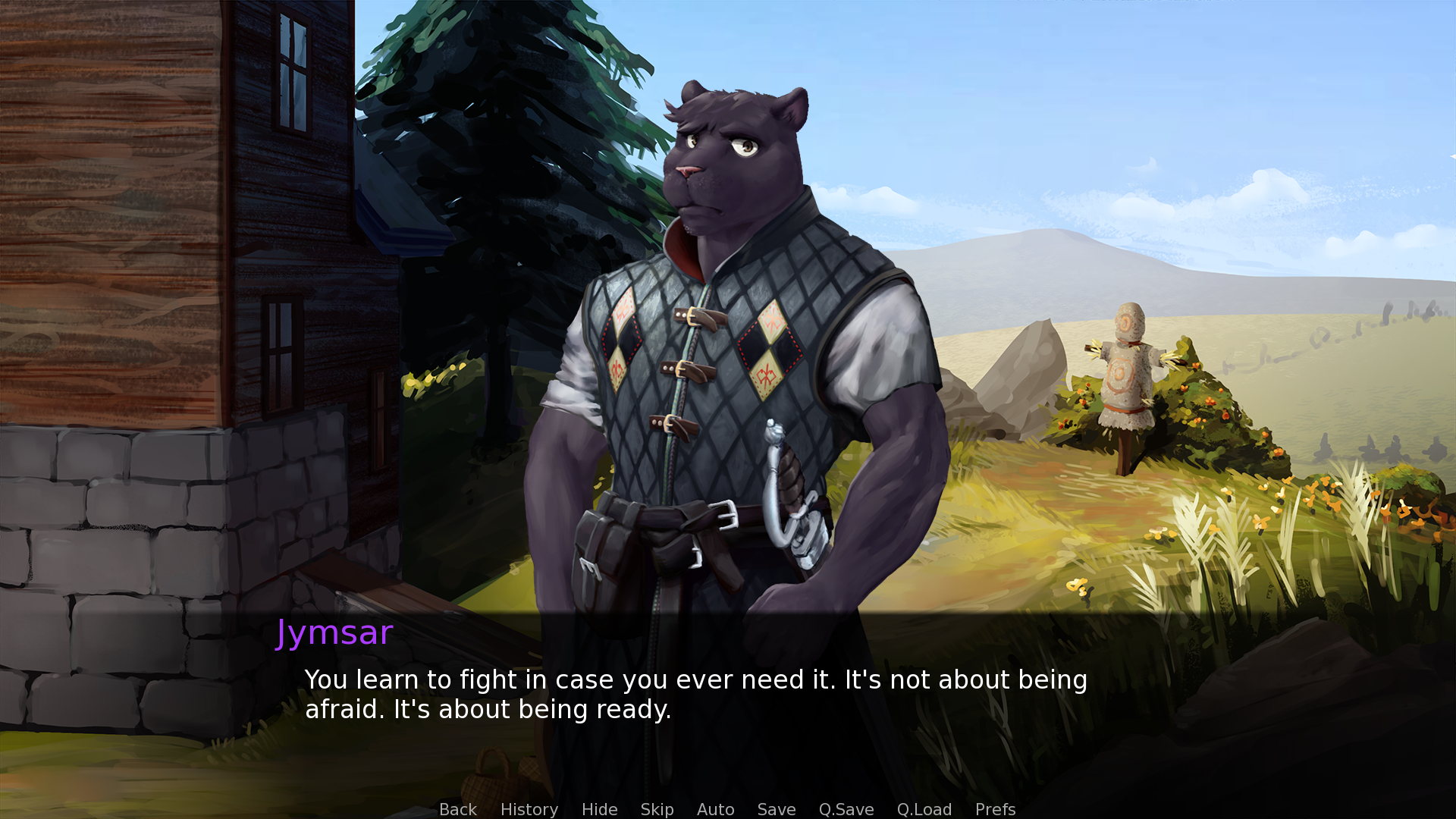Activate Skip mode for dialogue
This screenshot has height=819, width=1456.
tap(657, 809)
